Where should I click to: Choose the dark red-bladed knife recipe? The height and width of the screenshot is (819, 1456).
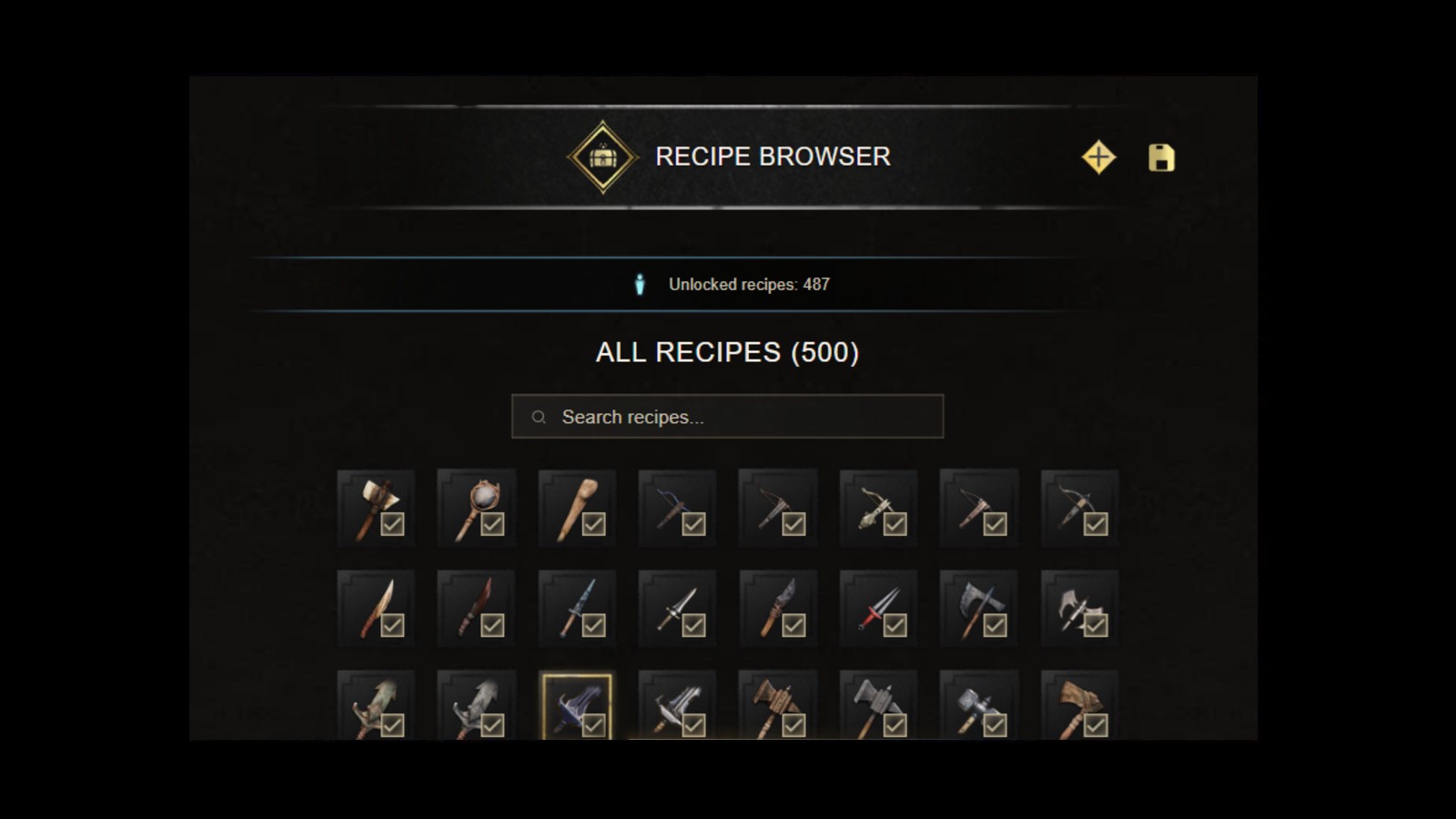[x=476, y=608]
